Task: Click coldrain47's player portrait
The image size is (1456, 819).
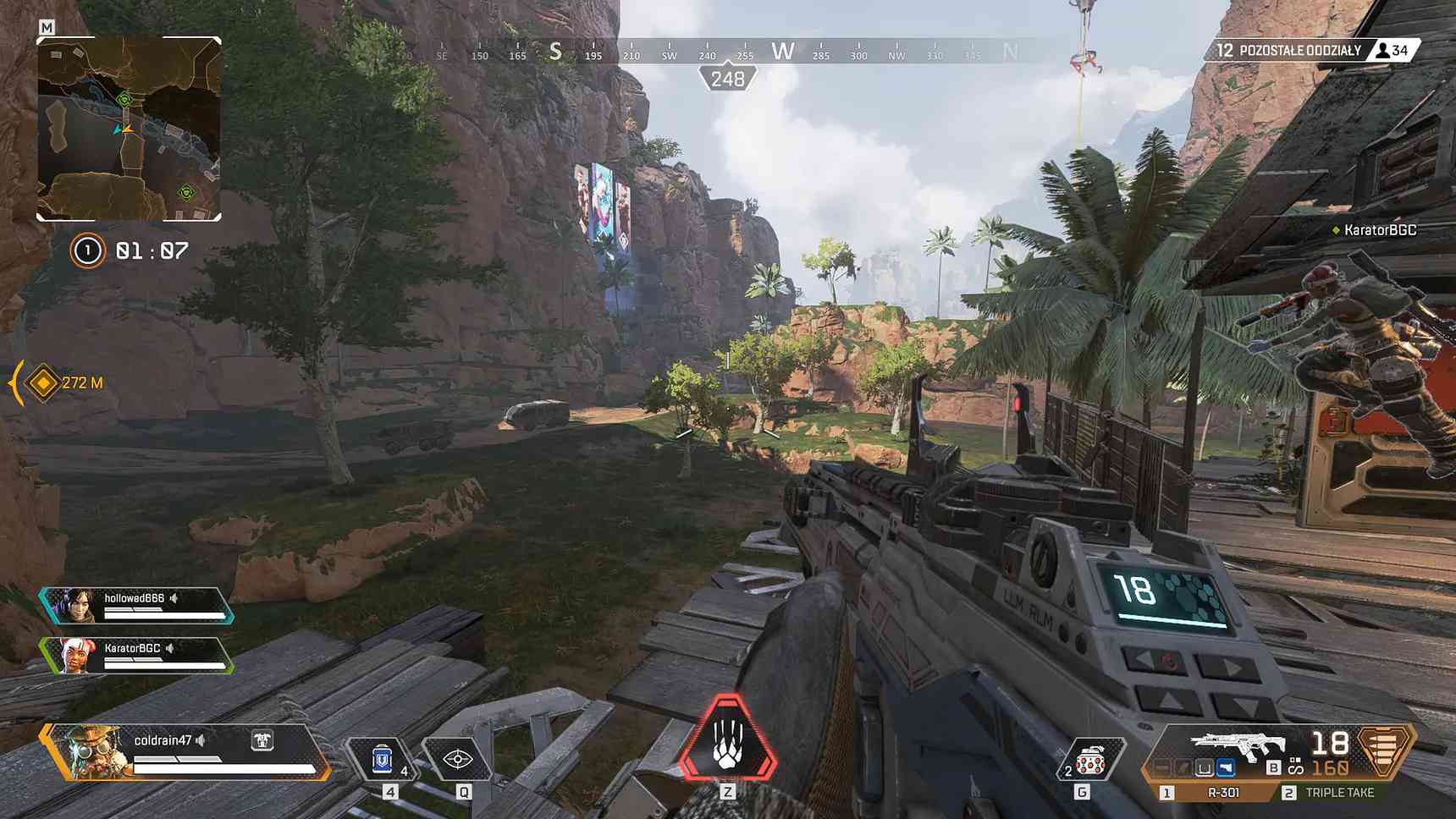Action: coord(88,751)
